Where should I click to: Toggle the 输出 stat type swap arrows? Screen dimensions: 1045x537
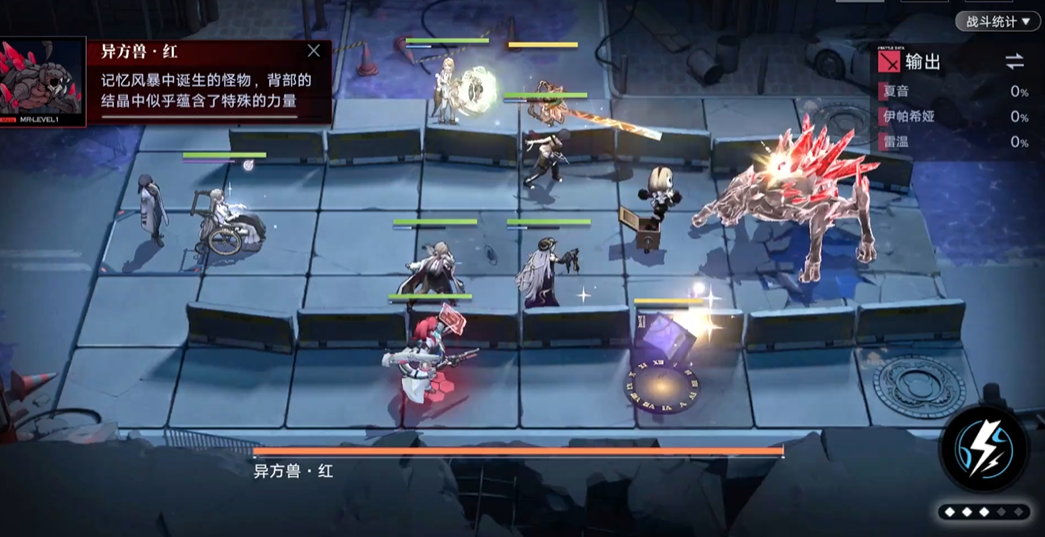point(1014,62)
